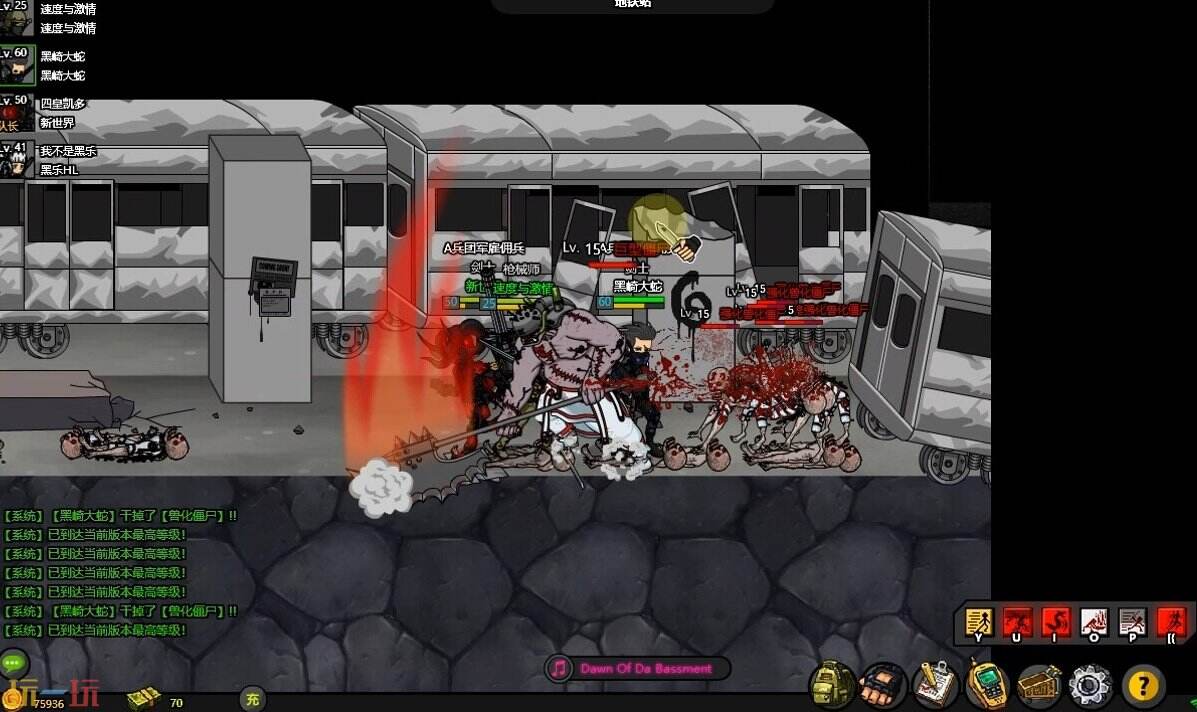This screenshot has width=1197, height=712.
Task: Open the clipboard quest log
Action: click(x=936, y=686)
